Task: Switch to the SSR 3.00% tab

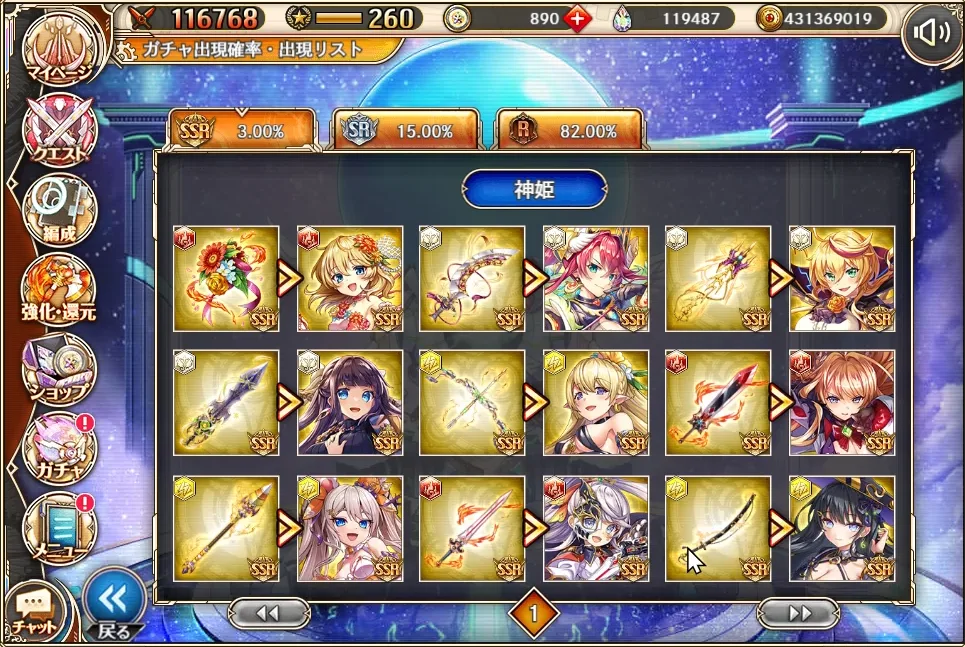Action: [x=241, y=131]
